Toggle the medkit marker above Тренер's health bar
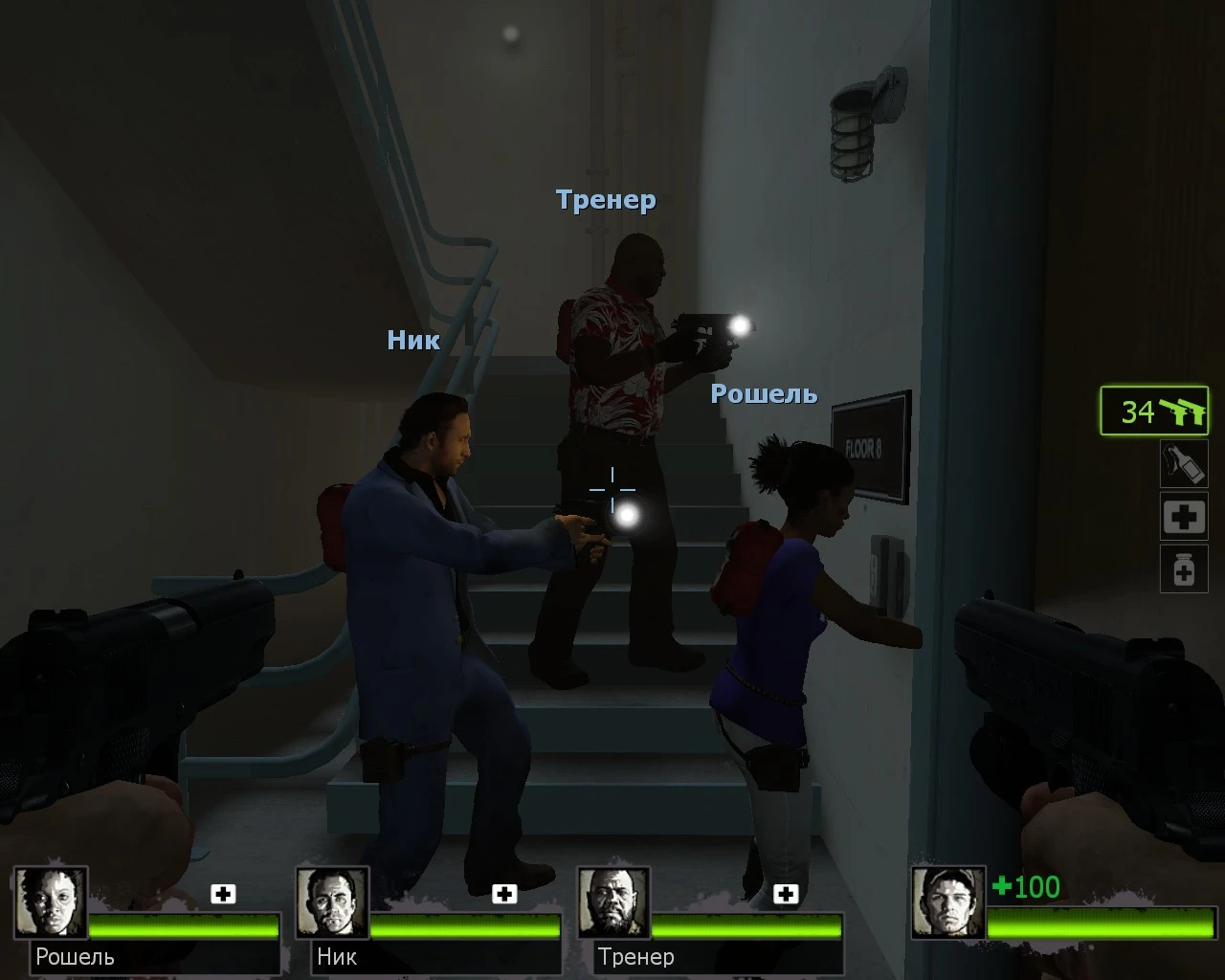 [x=786, y=895]
